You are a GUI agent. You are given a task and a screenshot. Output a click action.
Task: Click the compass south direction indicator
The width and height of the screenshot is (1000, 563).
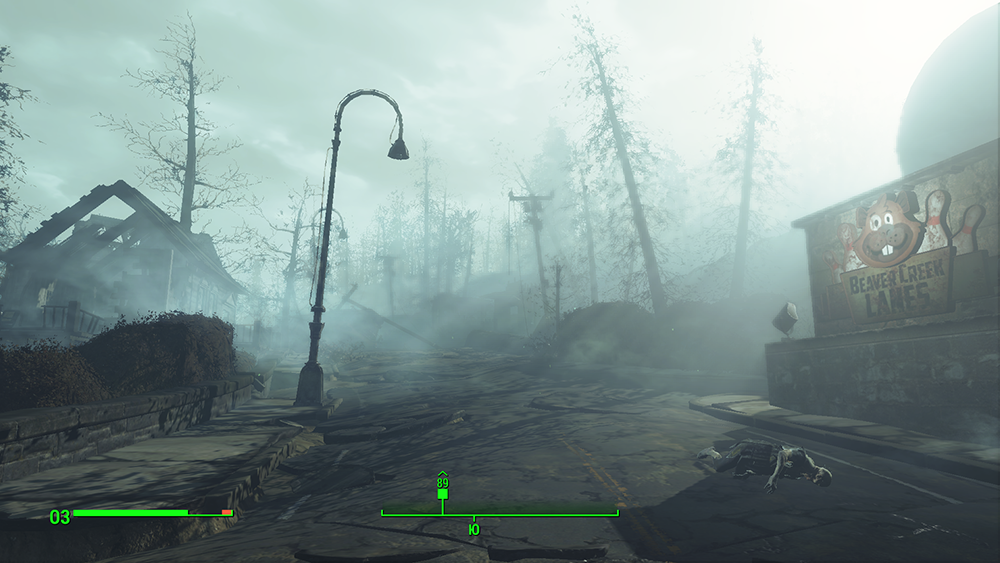(x=473, y=528)
